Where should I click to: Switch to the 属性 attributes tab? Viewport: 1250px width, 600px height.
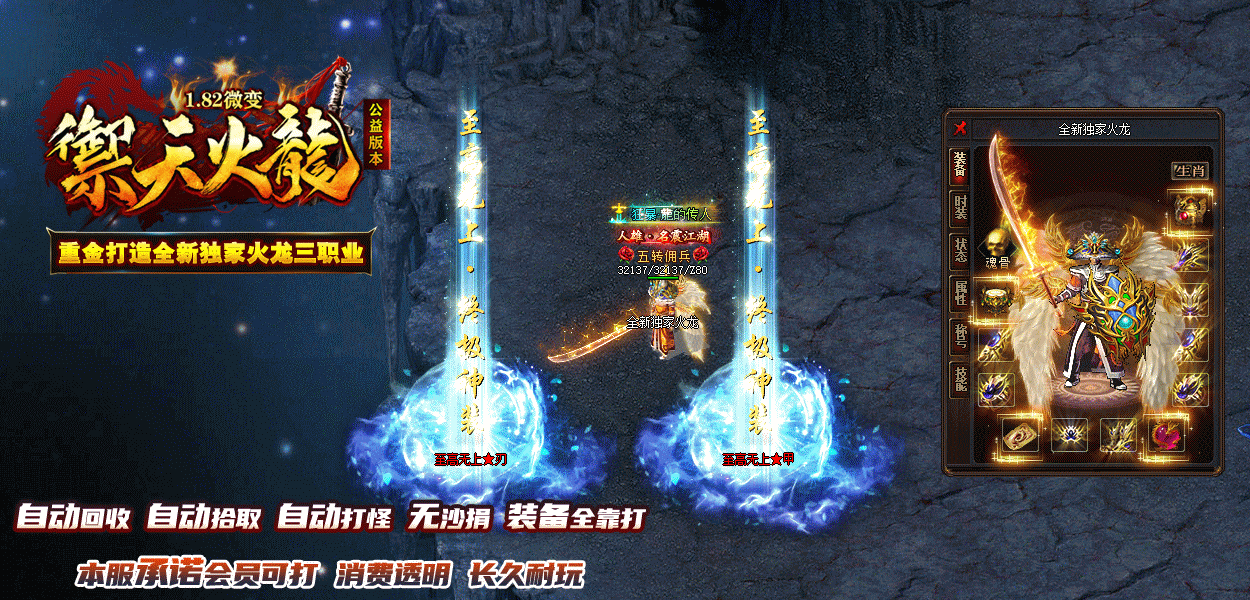pyautogui.click(x=960, y=295)
